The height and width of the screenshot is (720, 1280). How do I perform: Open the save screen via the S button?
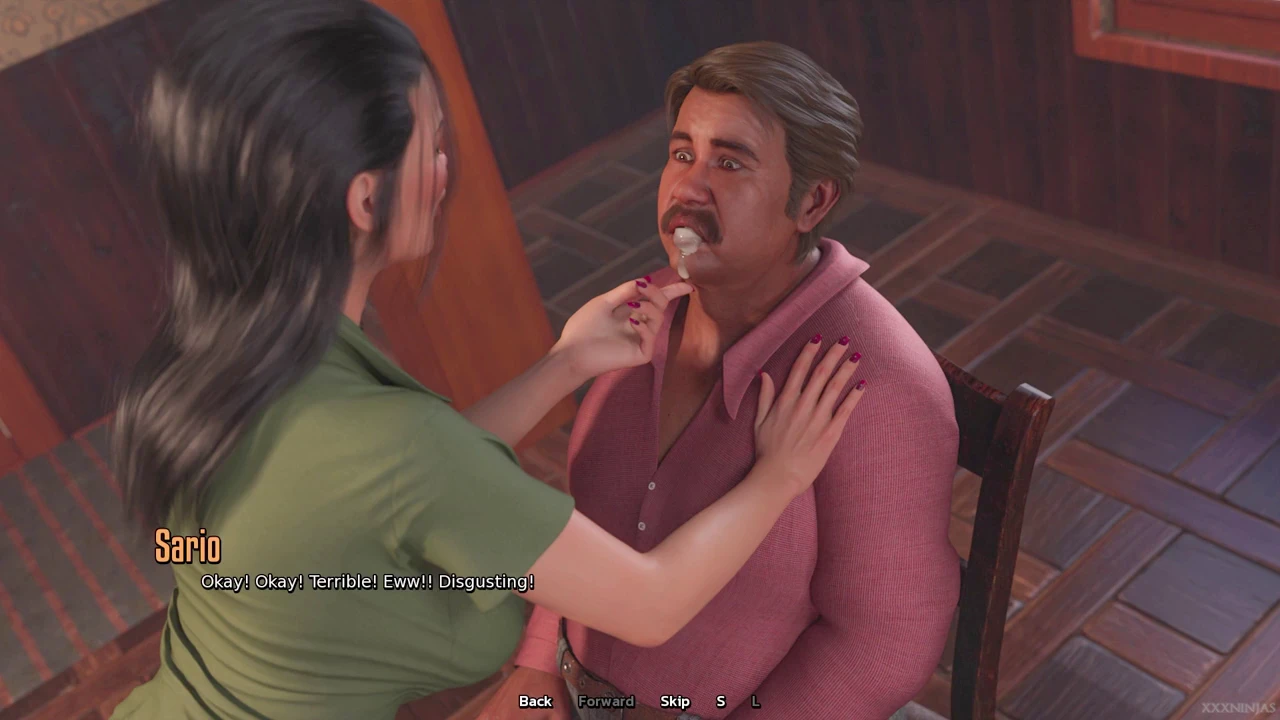(720, 701)
